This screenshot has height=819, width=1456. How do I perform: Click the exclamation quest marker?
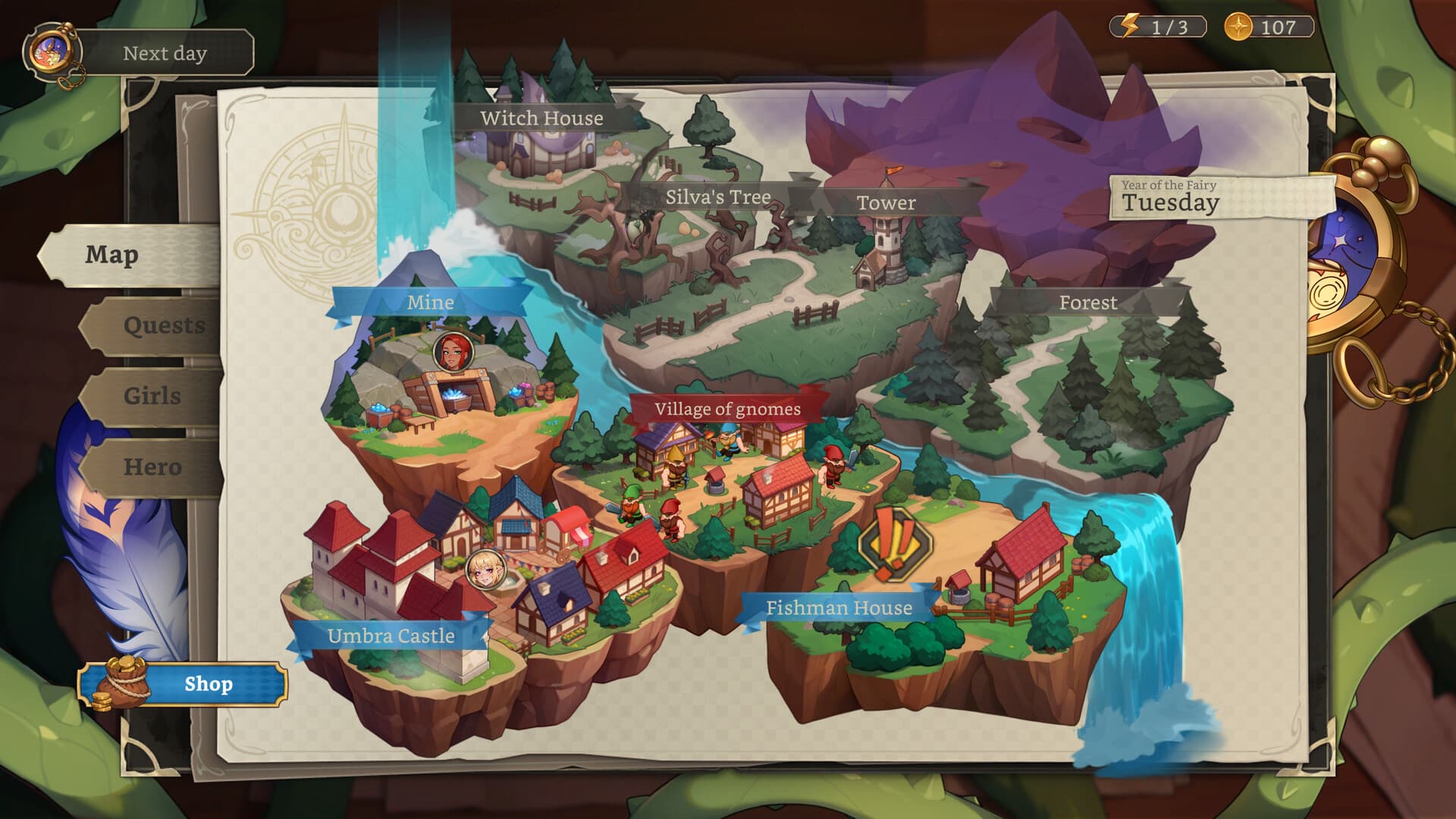pos(895,544)
